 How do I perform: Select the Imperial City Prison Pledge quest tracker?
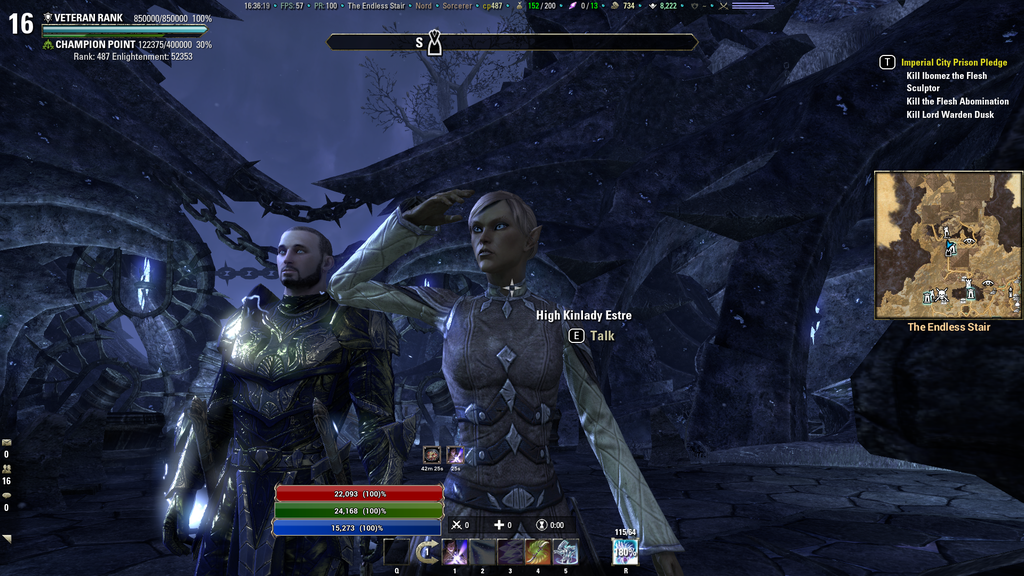[953, 62]
